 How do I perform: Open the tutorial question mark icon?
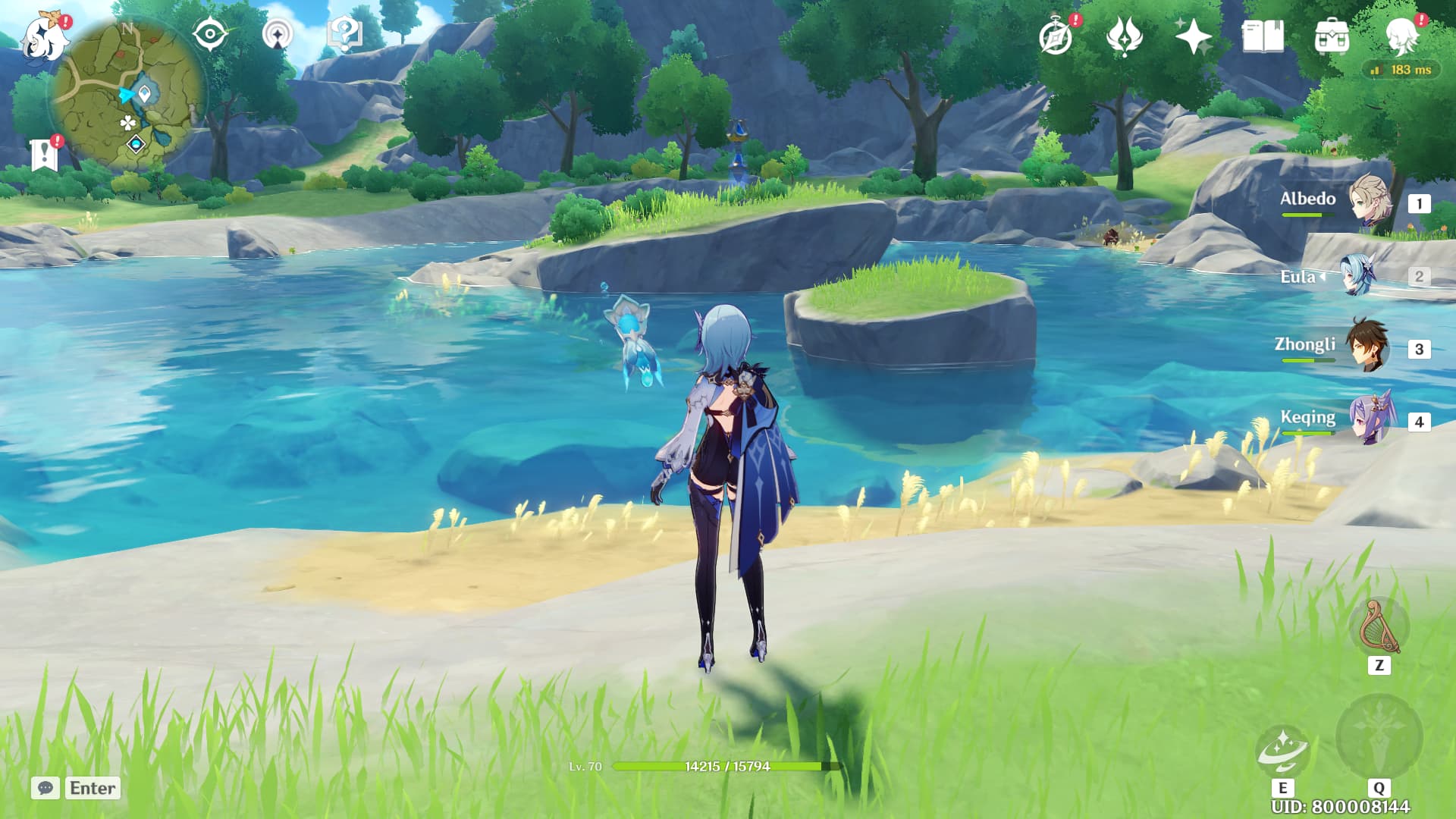coord(344,35)
